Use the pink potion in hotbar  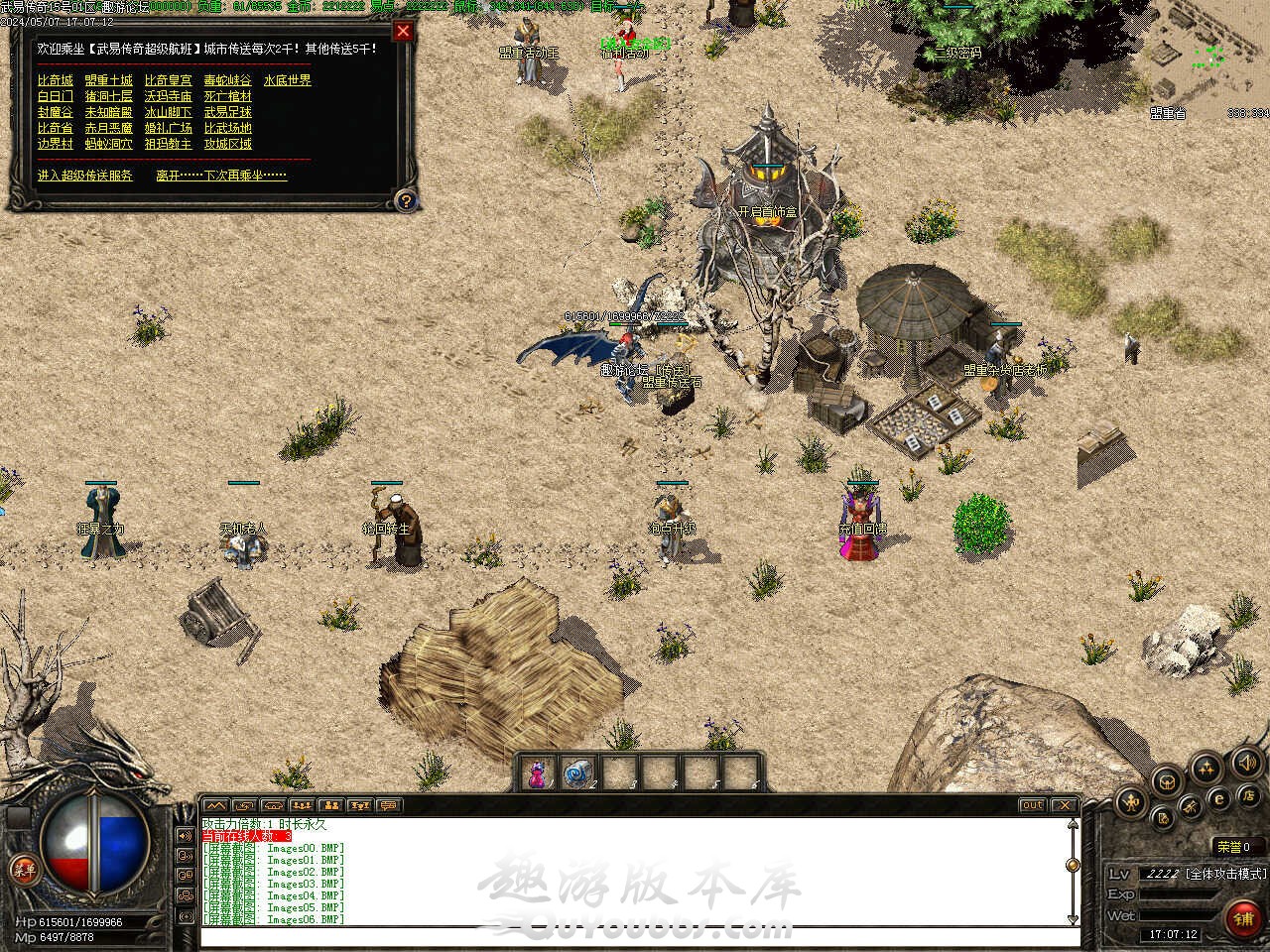pos(537,773)
